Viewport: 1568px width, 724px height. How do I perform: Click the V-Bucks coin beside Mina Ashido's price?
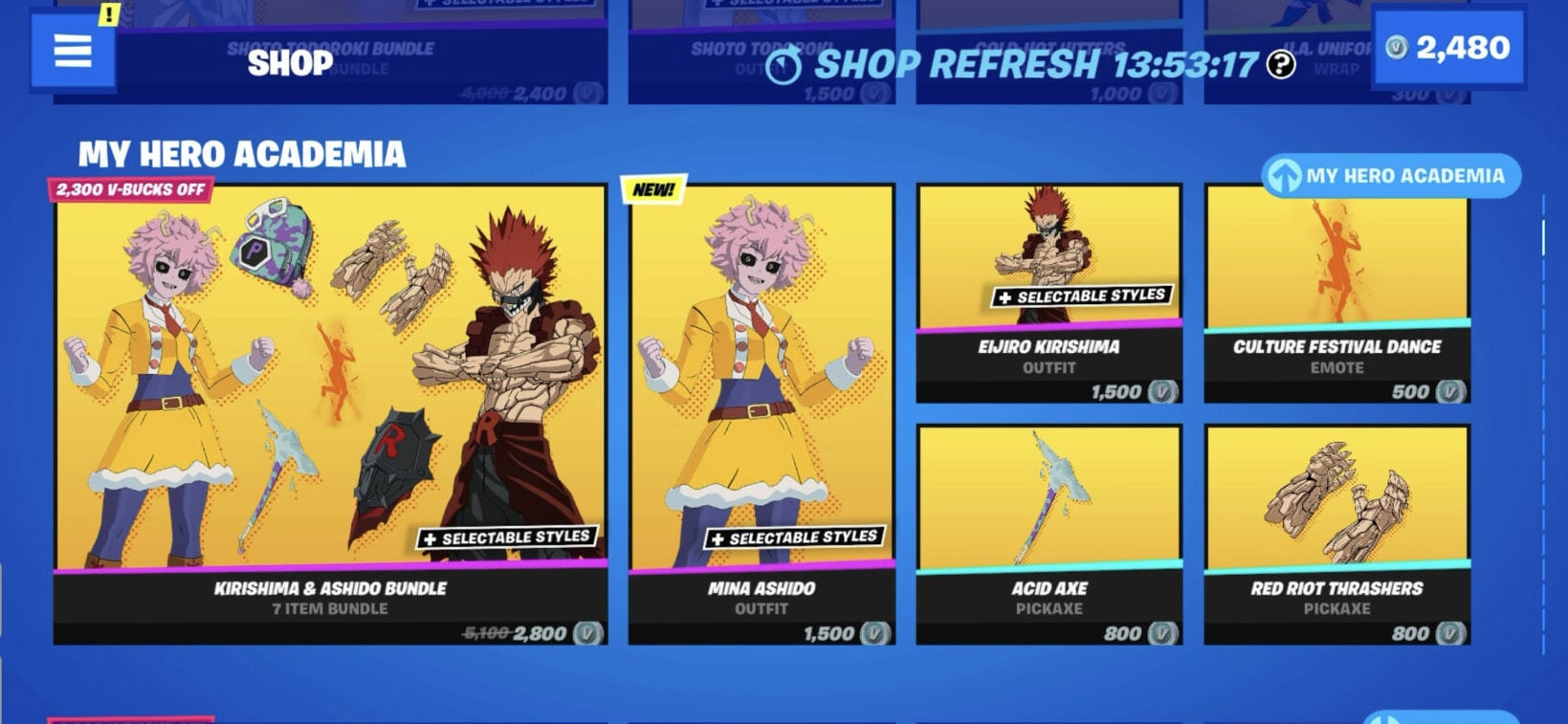pyautogui.click(x=873, y=633)
